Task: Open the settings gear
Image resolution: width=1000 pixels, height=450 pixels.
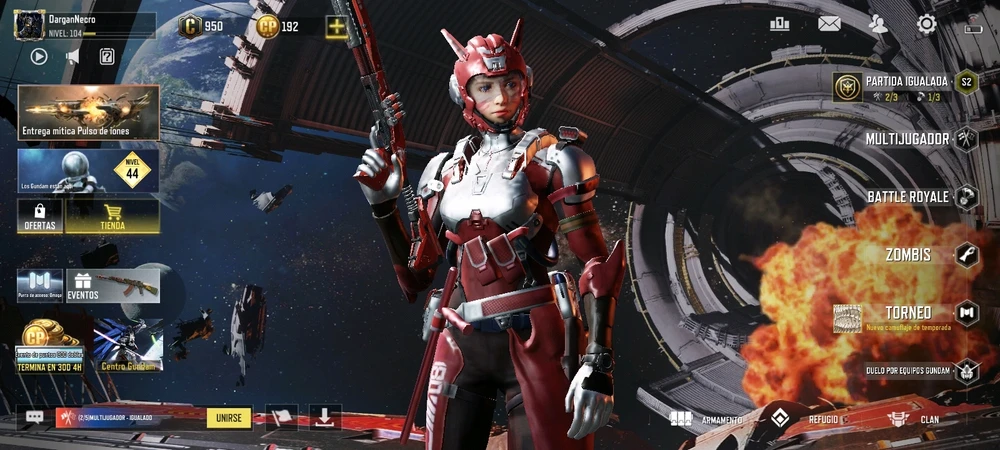Action: click(927, 24)
